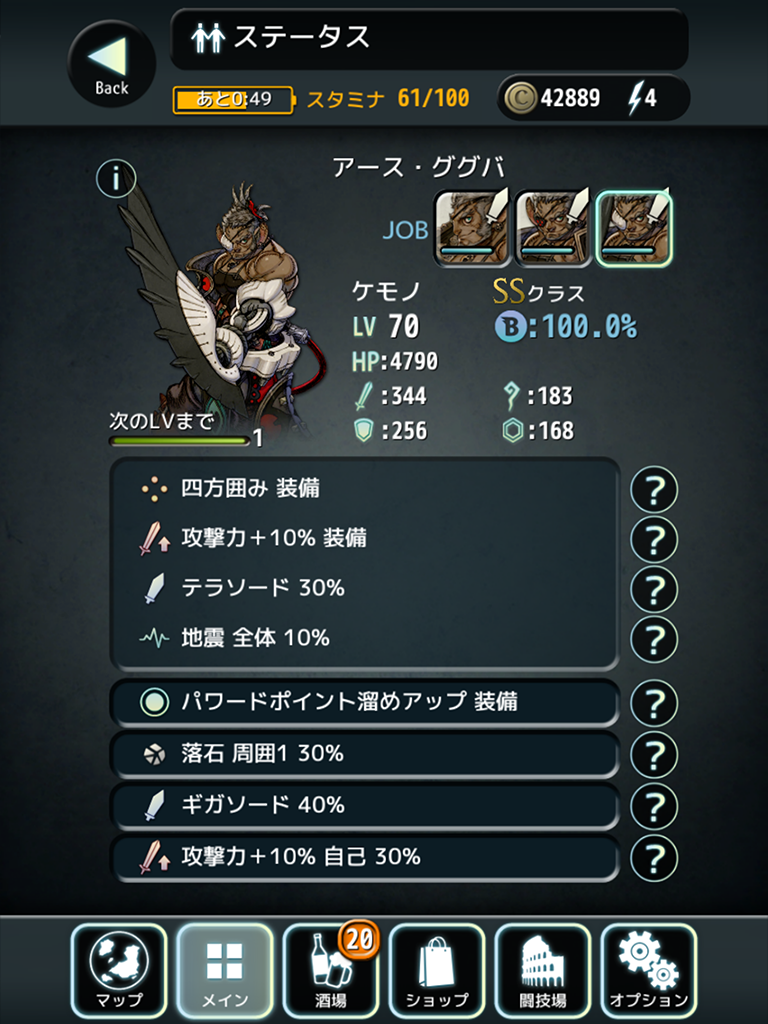Show help for 落石 周囲1 30% skill
Viewport: 768px width, 1024px height.
point(654,754)
